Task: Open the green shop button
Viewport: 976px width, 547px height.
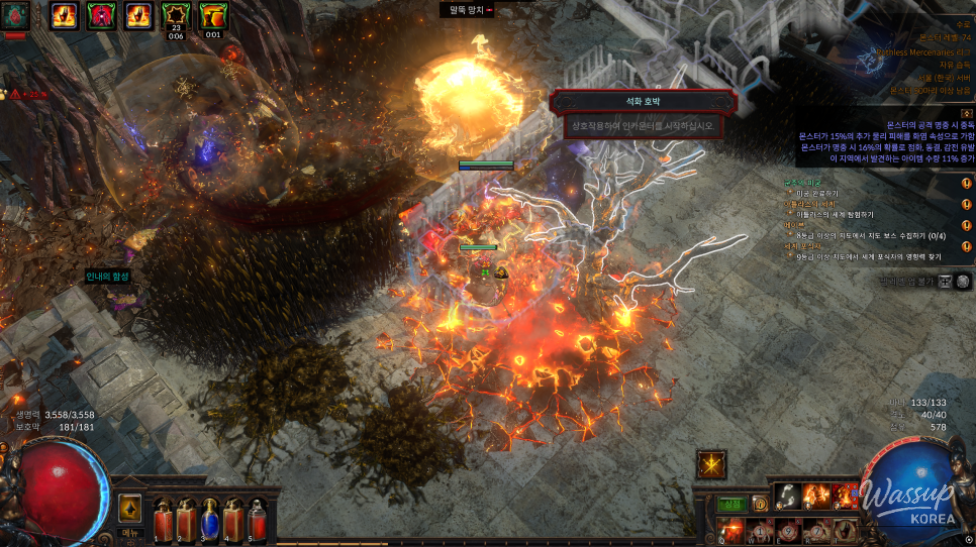Action: [x=732, y=504]
